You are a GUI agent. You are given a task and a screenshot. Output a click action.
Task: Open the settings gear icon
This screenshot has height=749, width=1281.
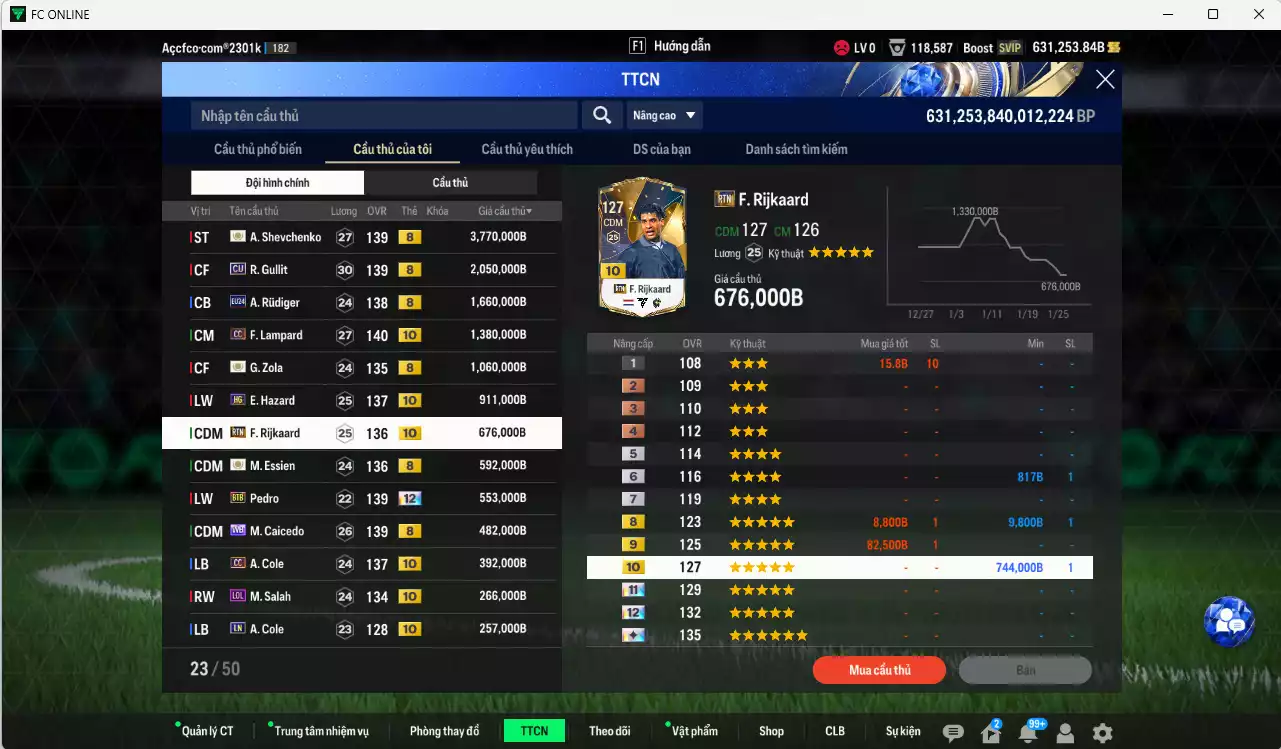(x=1100, y=731)
